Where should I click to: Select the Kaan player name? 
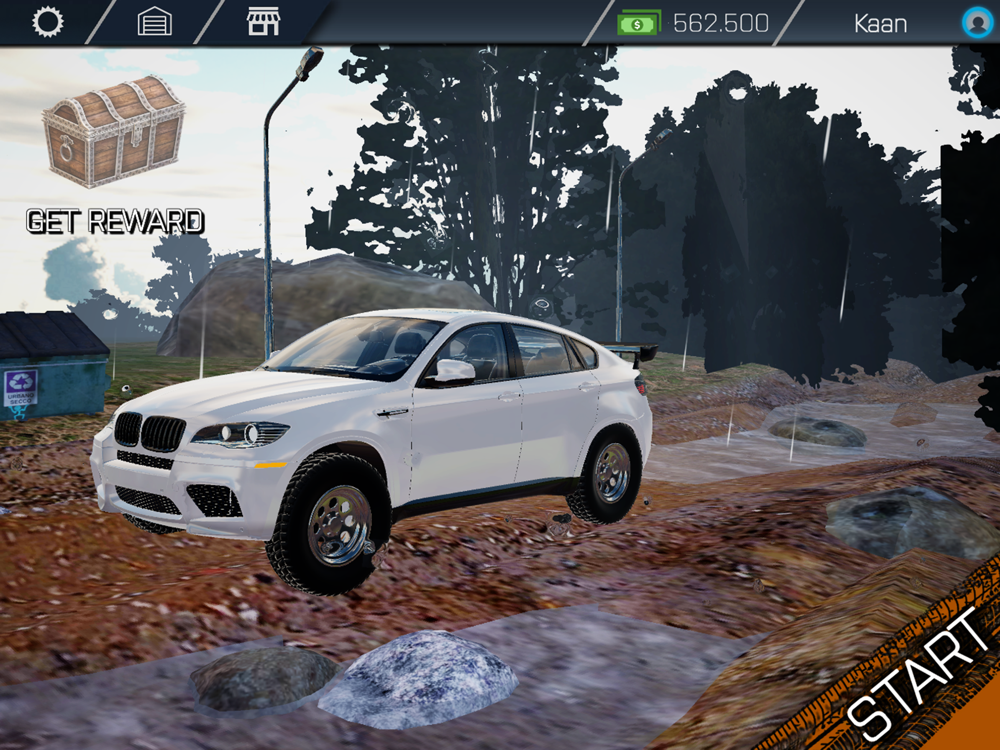point(880,23)
